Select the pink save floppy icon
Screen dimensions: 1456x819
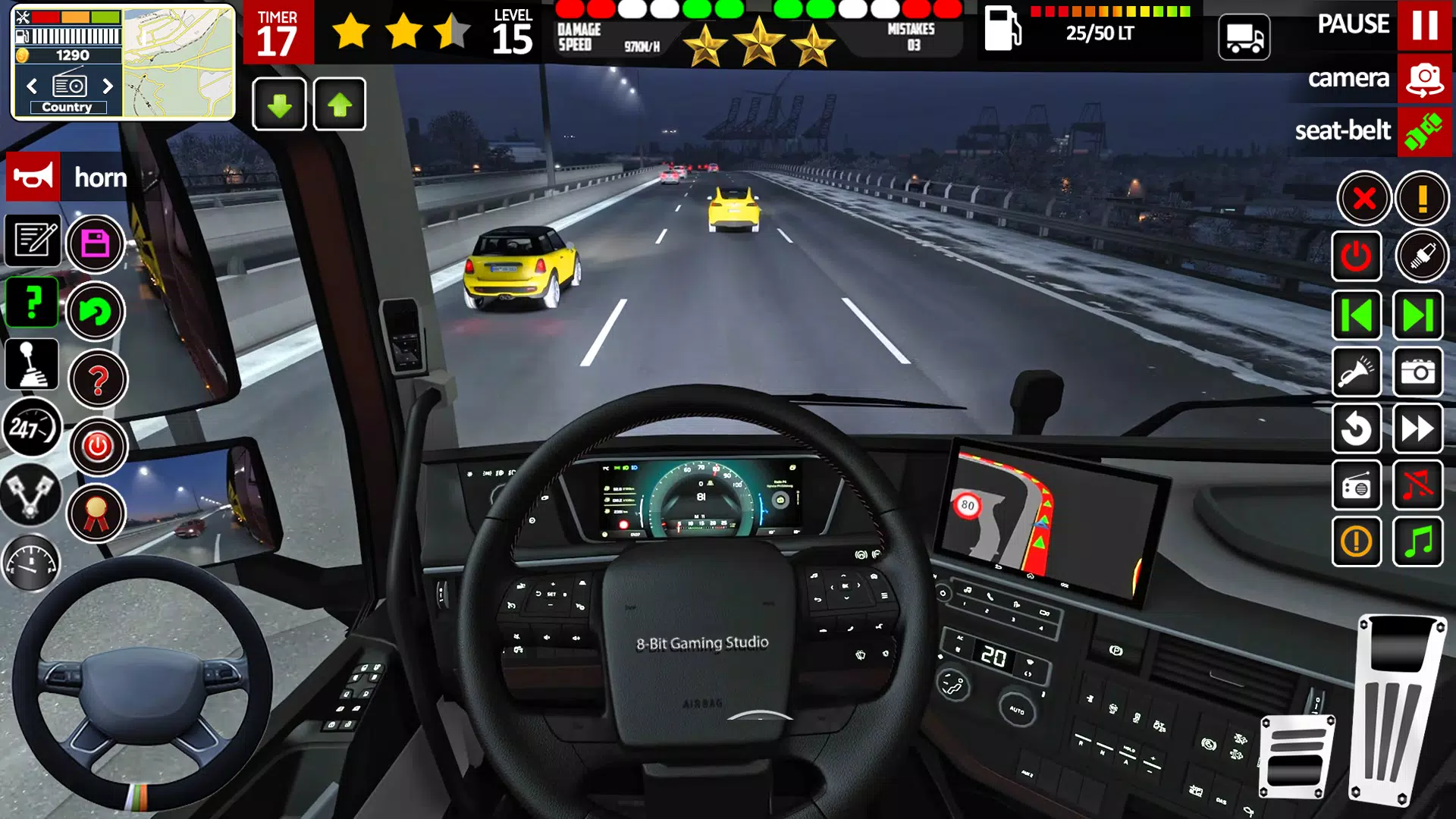coord(97,243)
